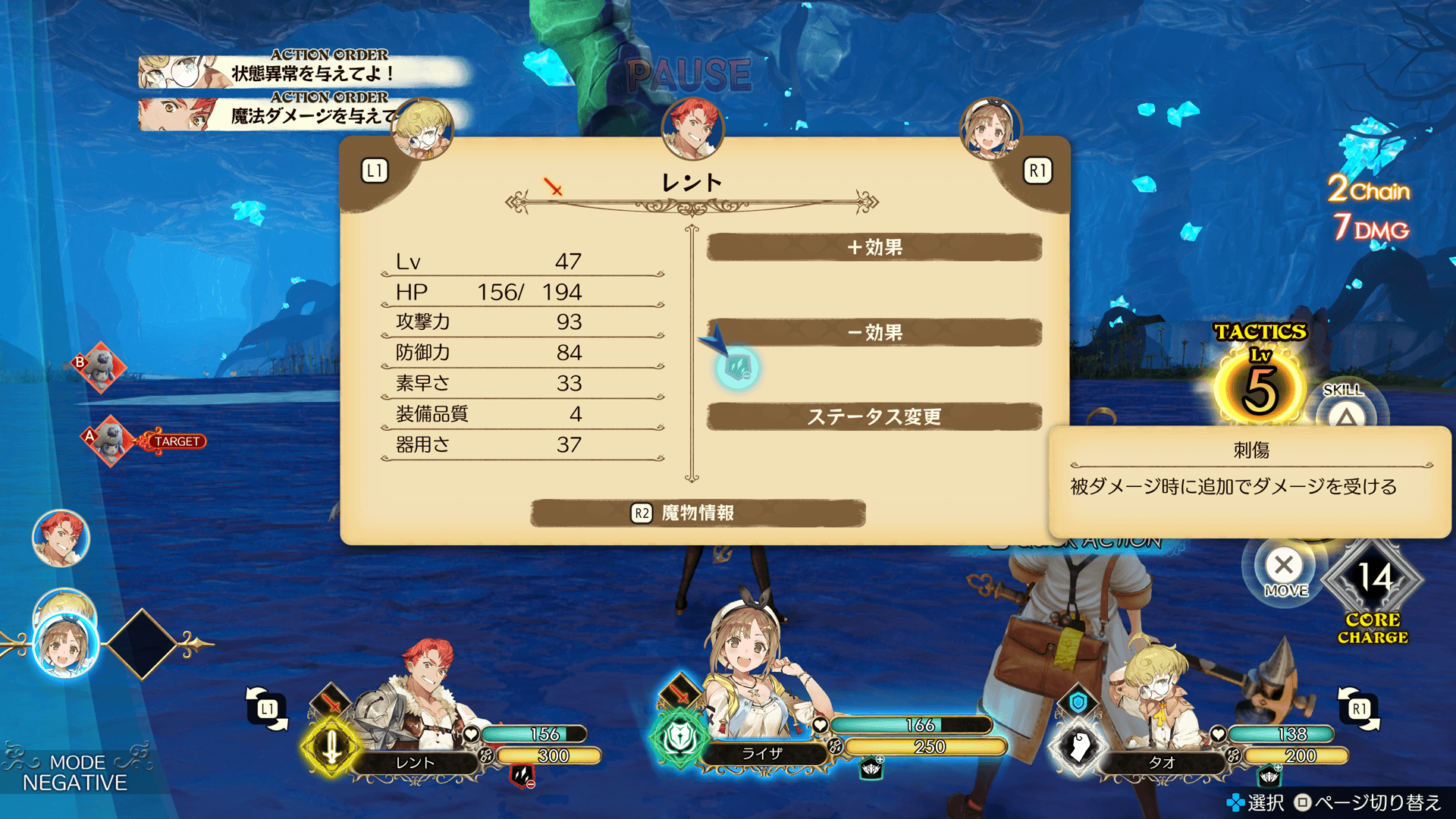Select the −効果 section header
Image resolution: width=1456 pixels, height=819 pixels.
[874, 332]
